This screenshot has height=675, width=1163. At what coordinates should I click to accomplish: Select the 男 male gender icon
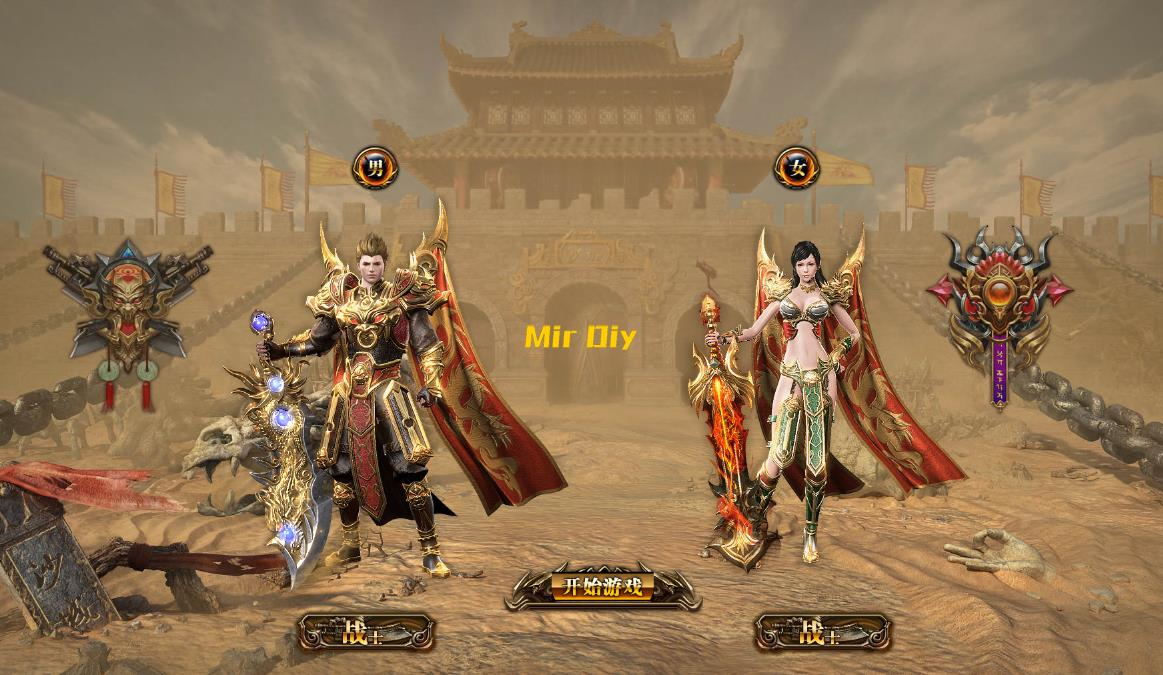pos(375,167)
